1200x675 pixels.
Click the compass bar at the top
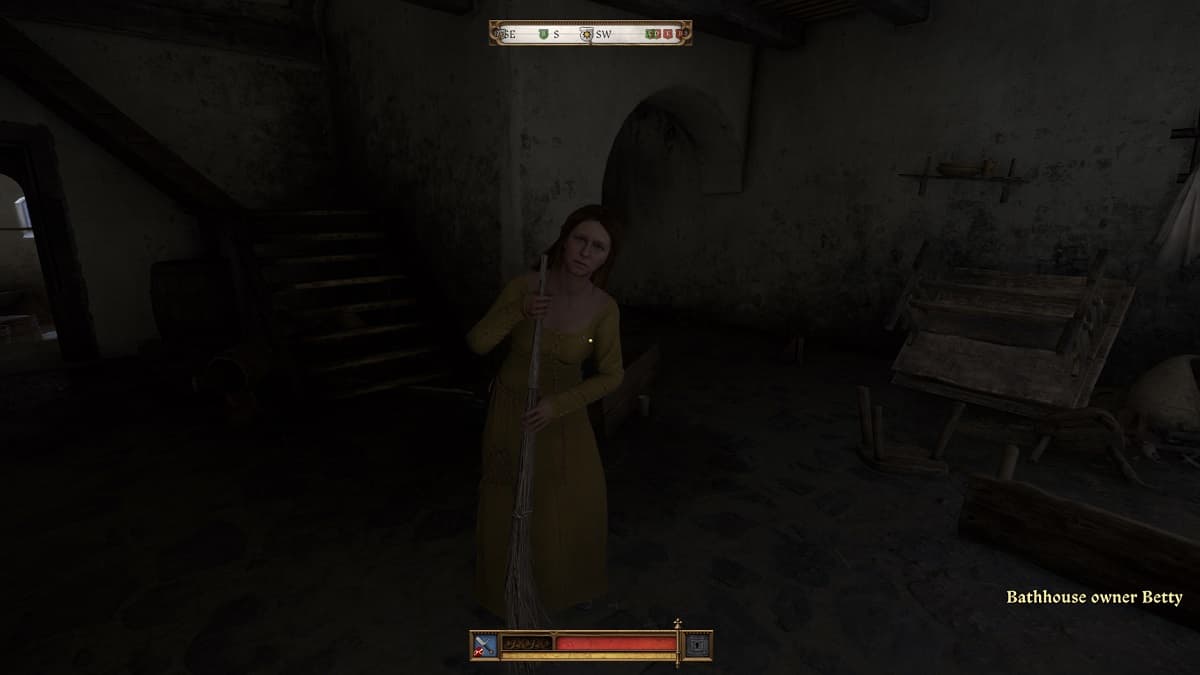(x=591, y=33)
